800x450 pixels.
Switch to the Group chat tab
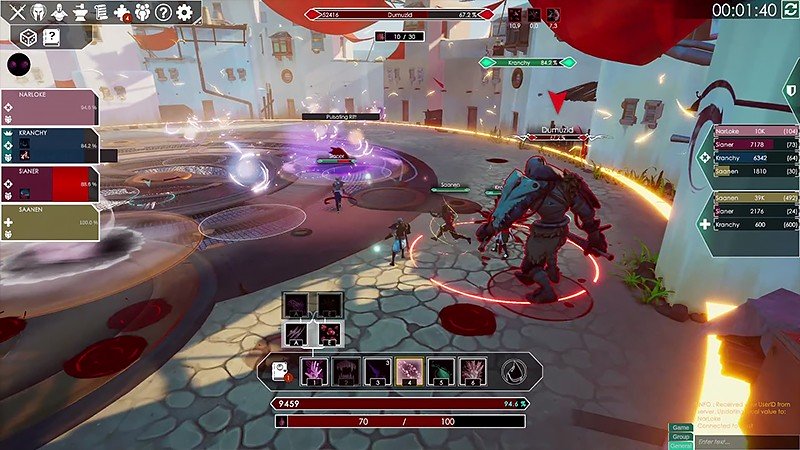pos(680,436)
